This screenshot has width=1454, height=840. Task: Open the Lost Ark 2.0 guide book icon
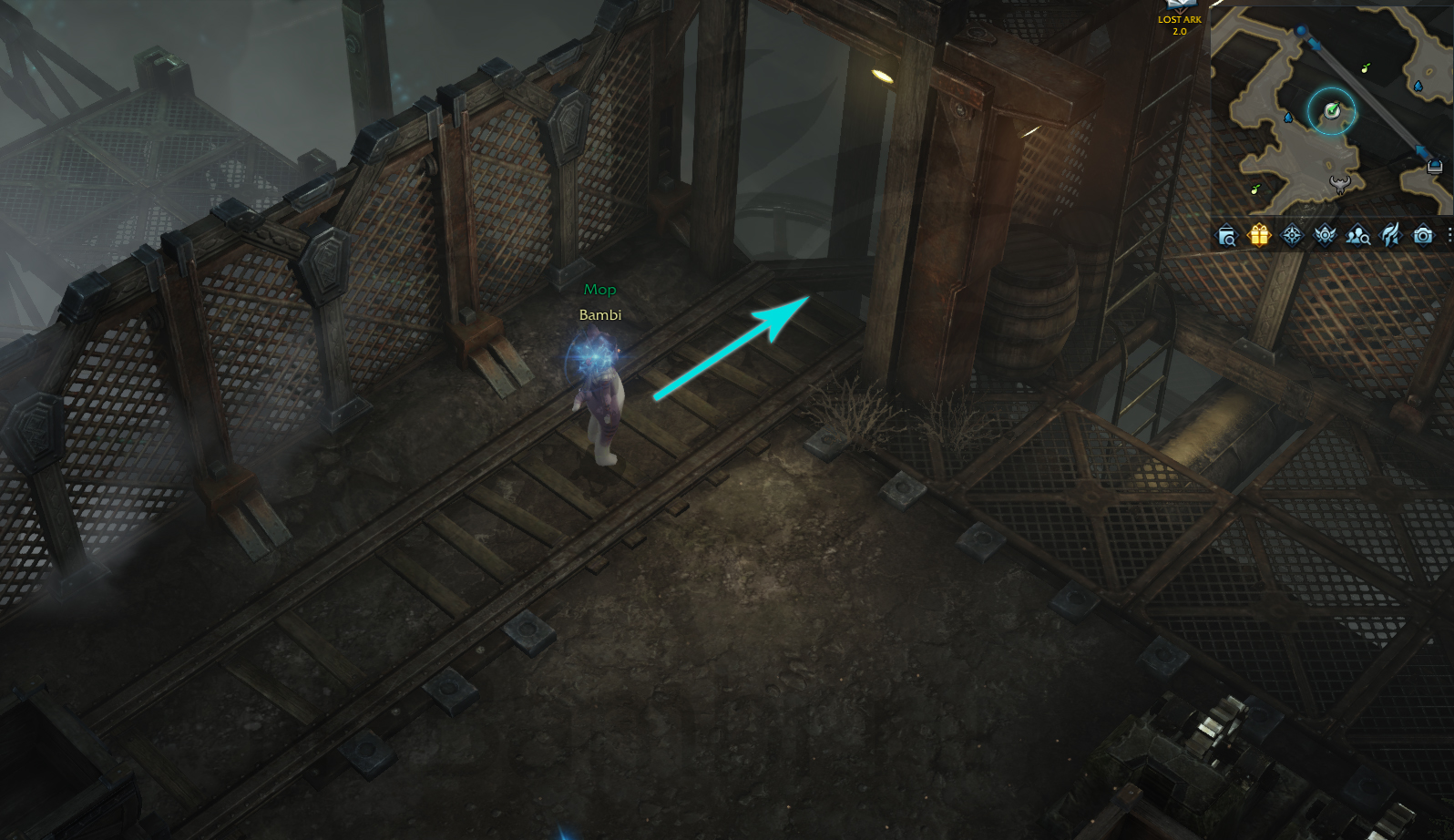point(1179,5)
